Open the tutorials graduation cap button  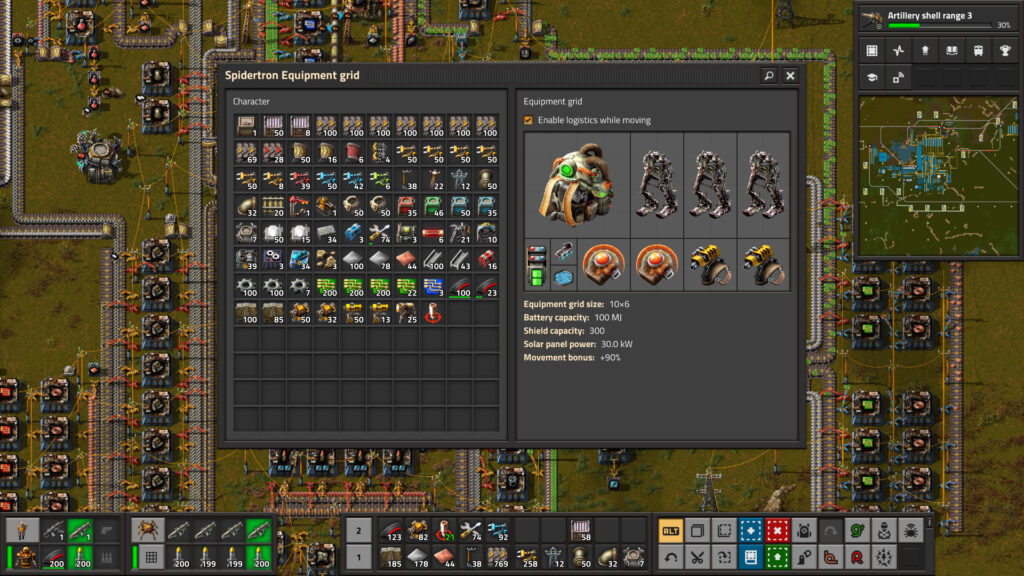[x=871, y=77]
